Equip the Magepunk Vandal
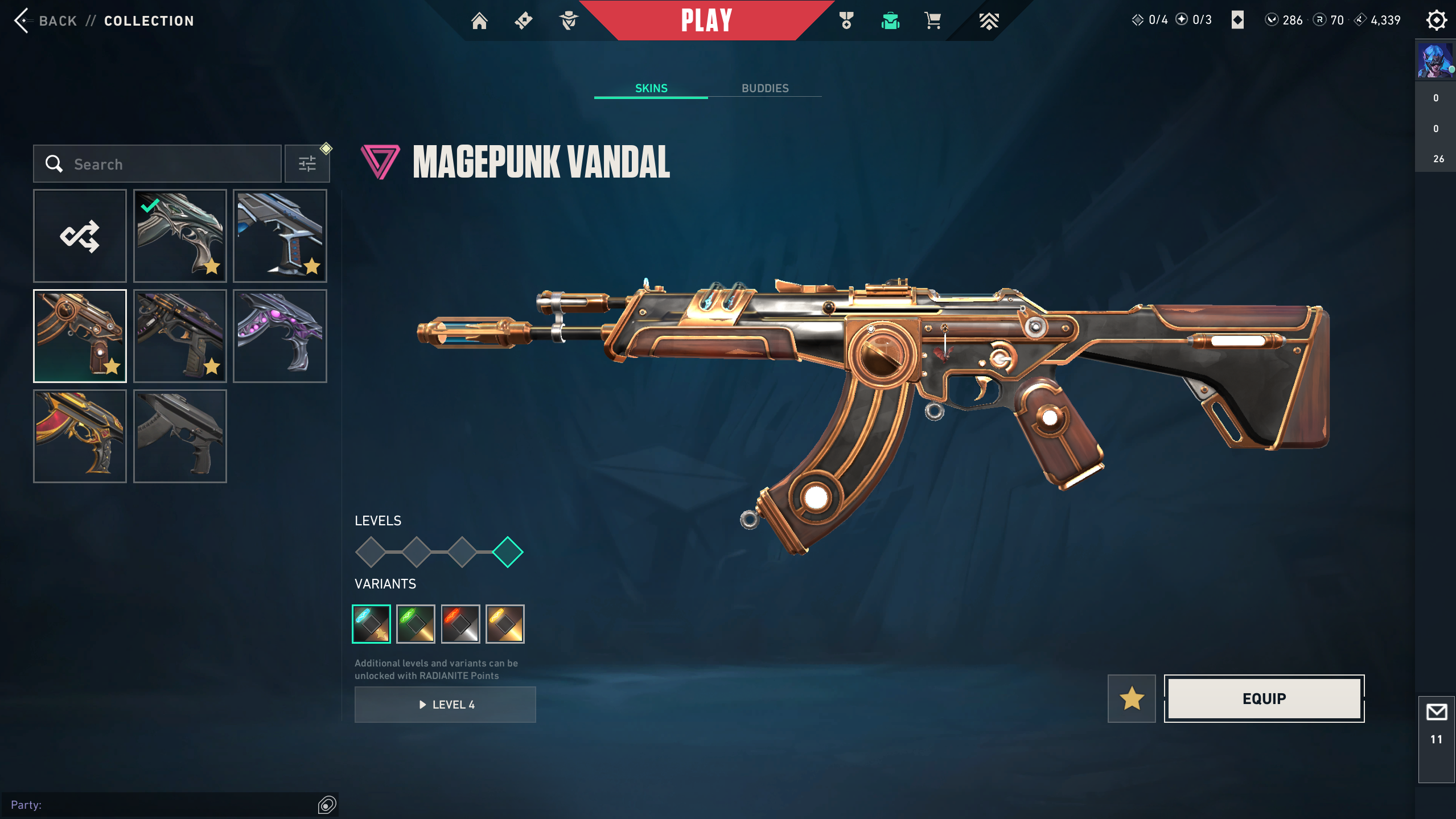The width and height of the screenshot is (1456, 819). point(1264,698)
